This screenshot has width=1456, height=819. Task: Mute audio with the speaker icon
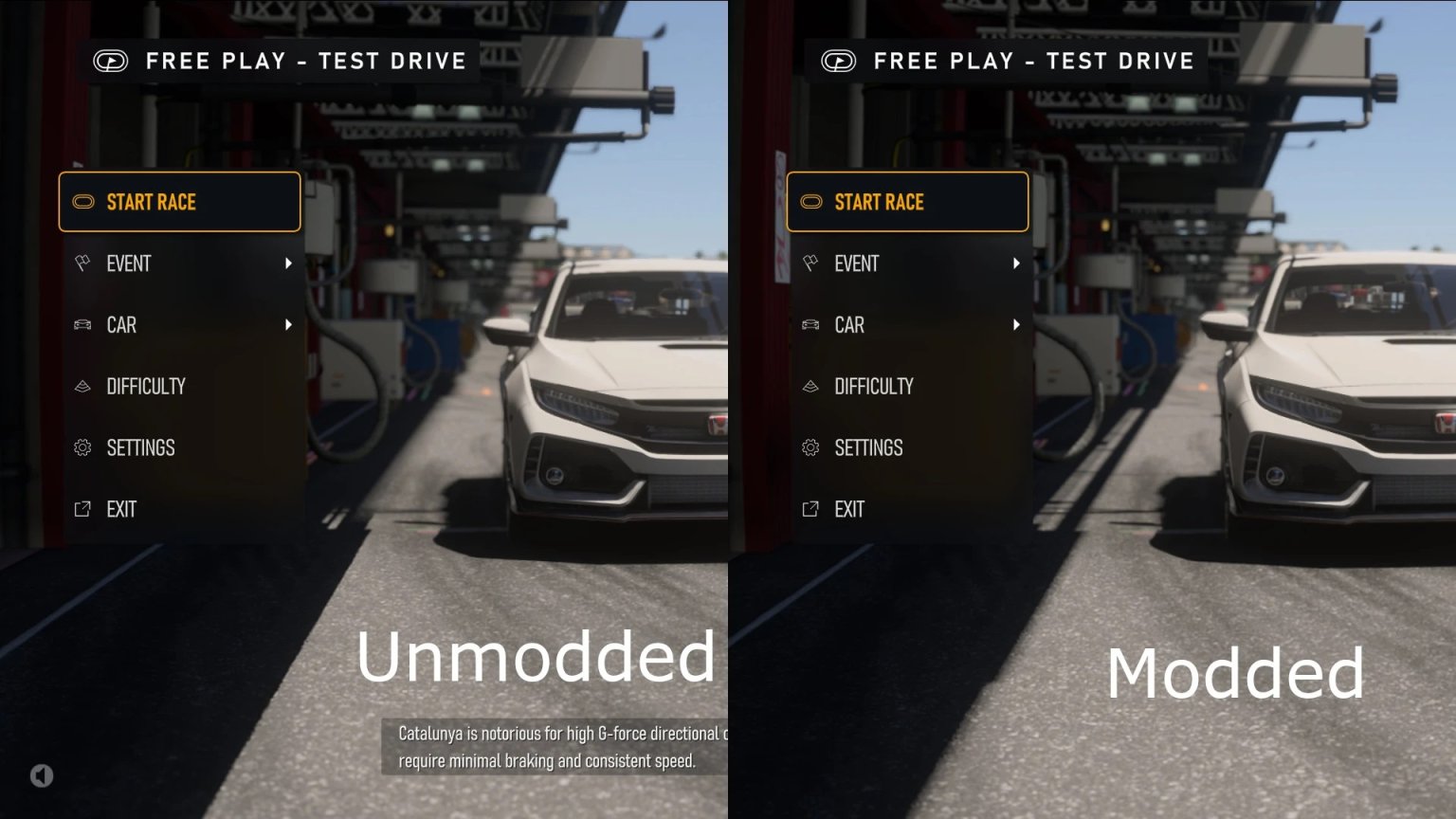(x=41, y=775)
